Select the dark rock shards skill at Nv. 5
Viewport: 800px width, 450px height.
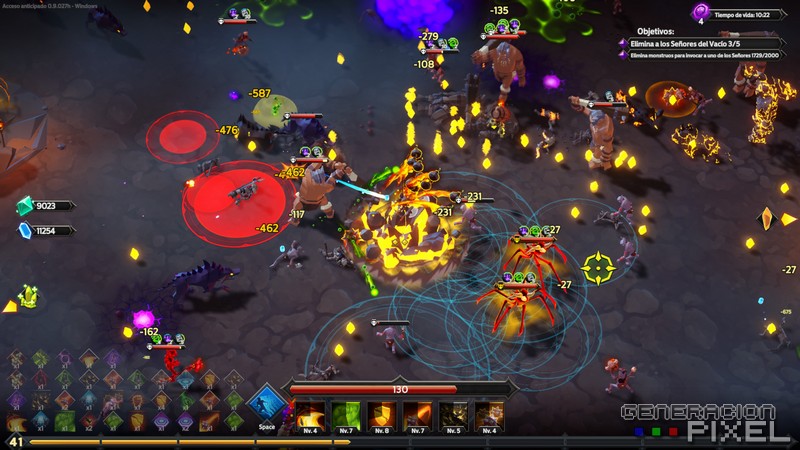pyautogui.click(x=453, y=414)
